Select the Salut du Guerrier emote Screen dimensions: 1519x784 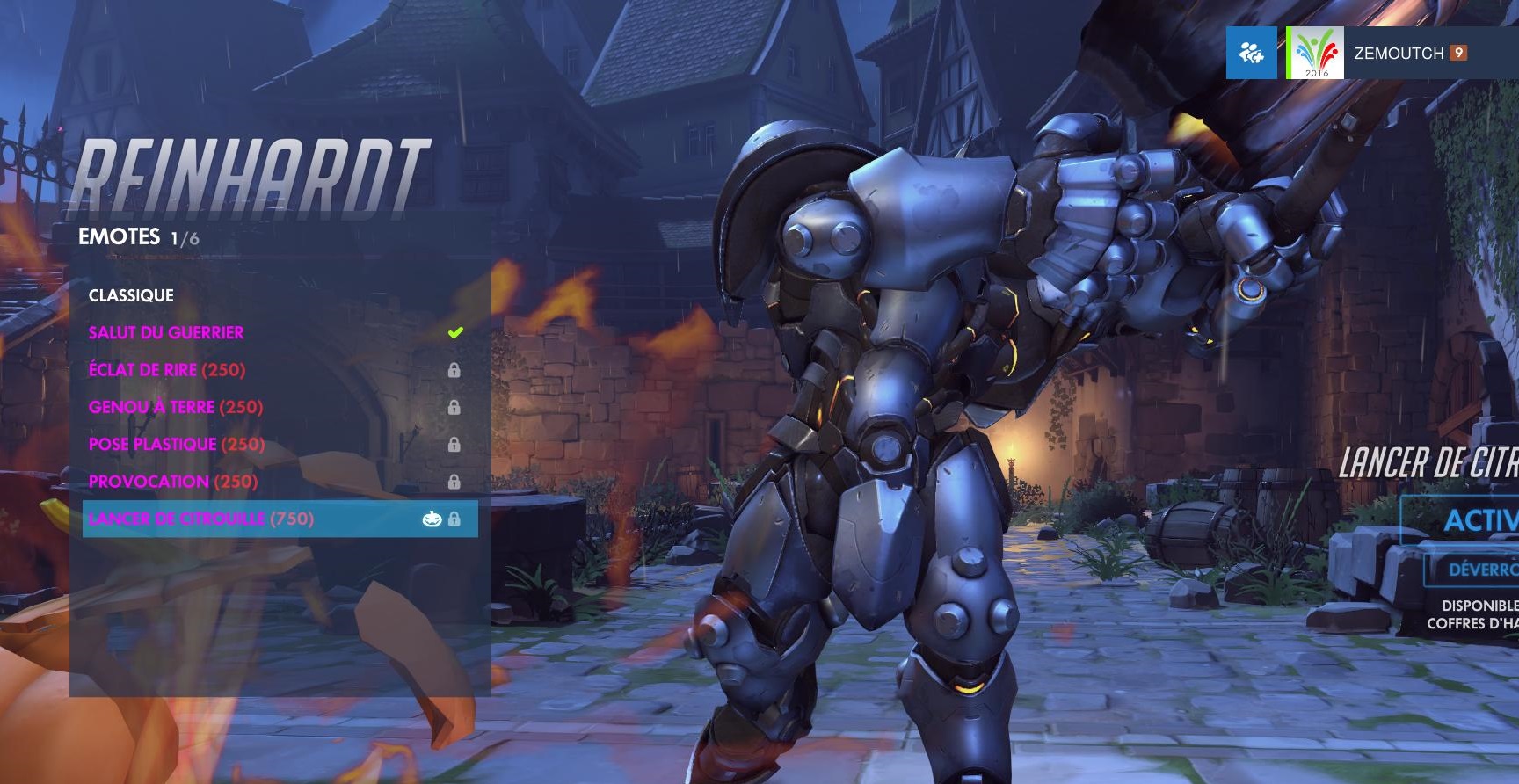coord(167,333)
